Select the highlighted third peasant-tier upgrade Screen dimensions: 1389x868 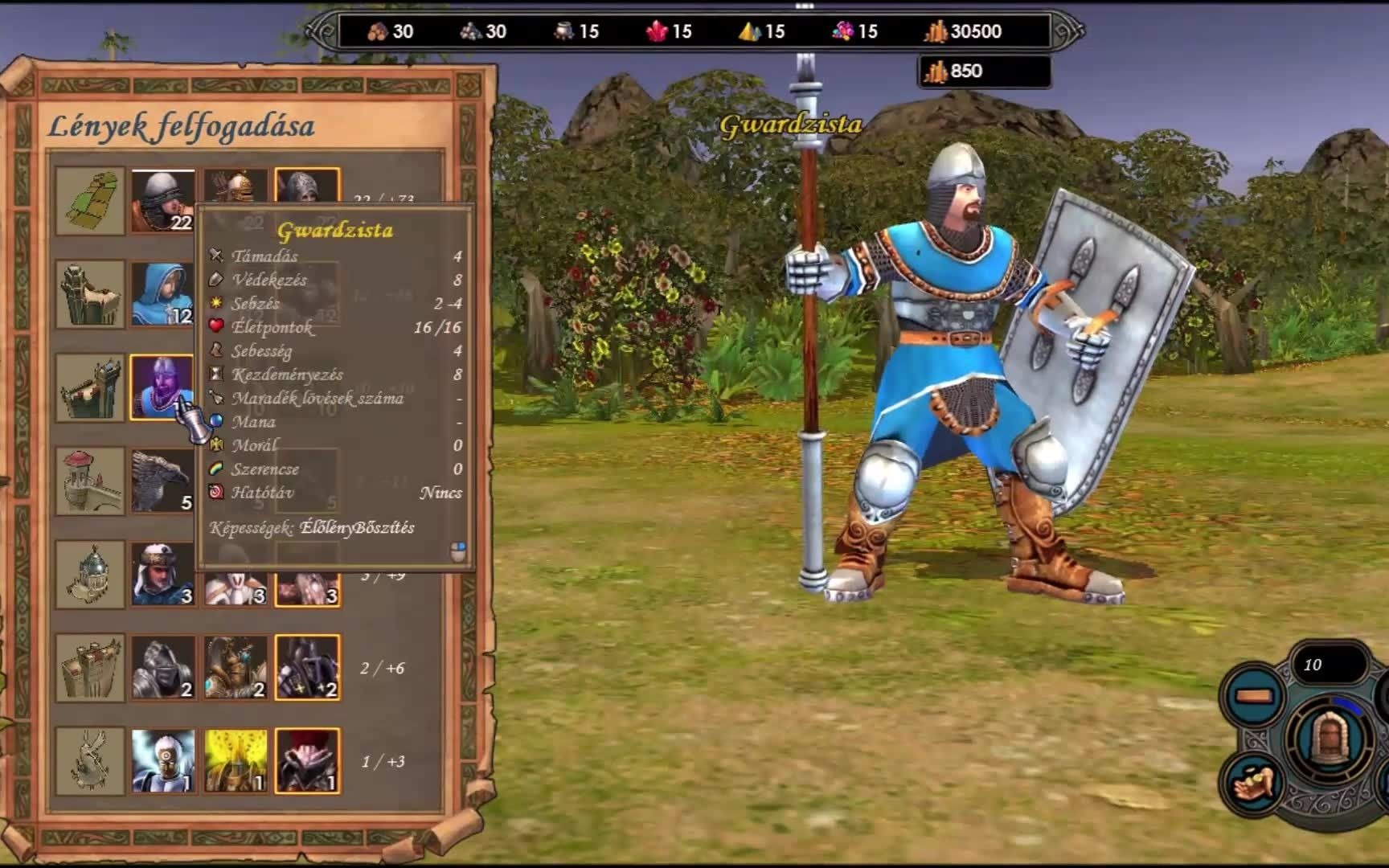(307, 188)
